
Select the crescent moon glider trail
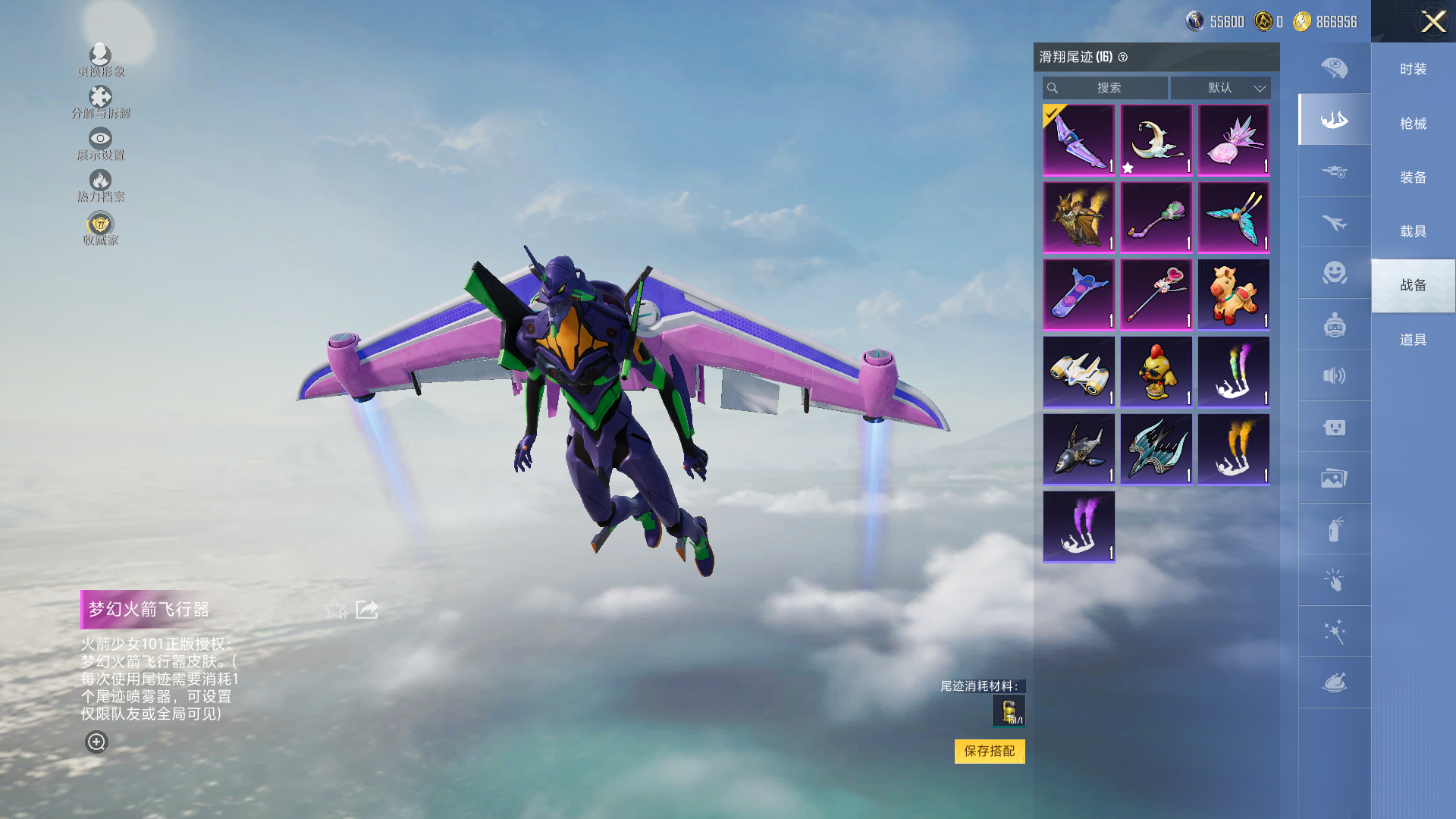tap(1156, 140)
